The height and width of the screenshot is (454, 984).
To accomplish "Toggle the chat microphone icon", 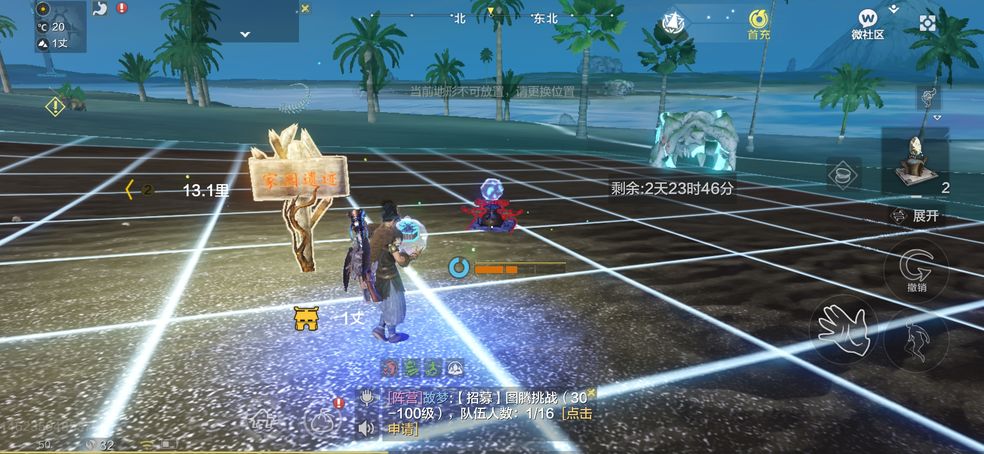I will point(367,396).
